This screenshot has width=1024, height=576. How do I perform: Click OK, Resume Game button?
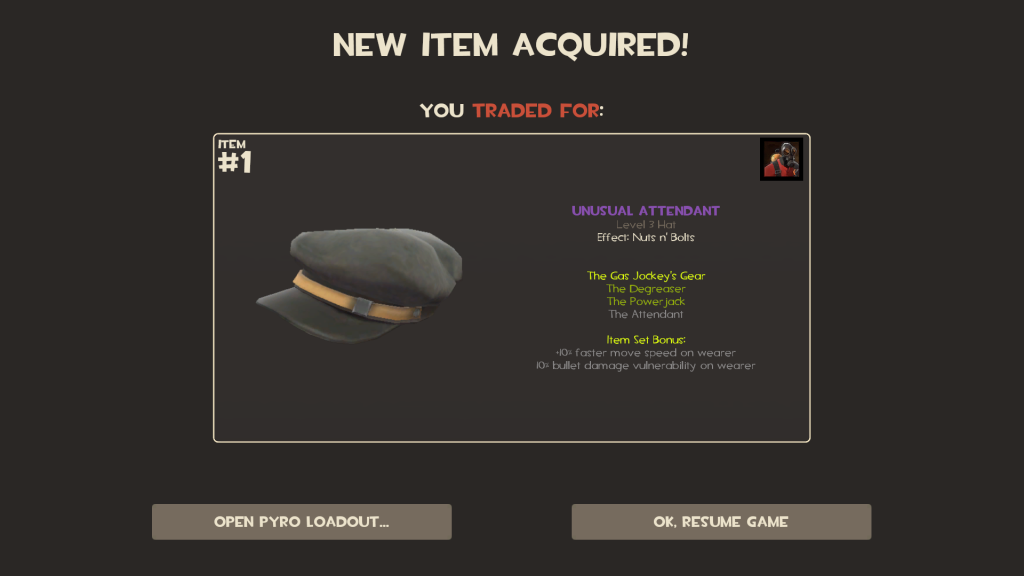tap(721, 522)
